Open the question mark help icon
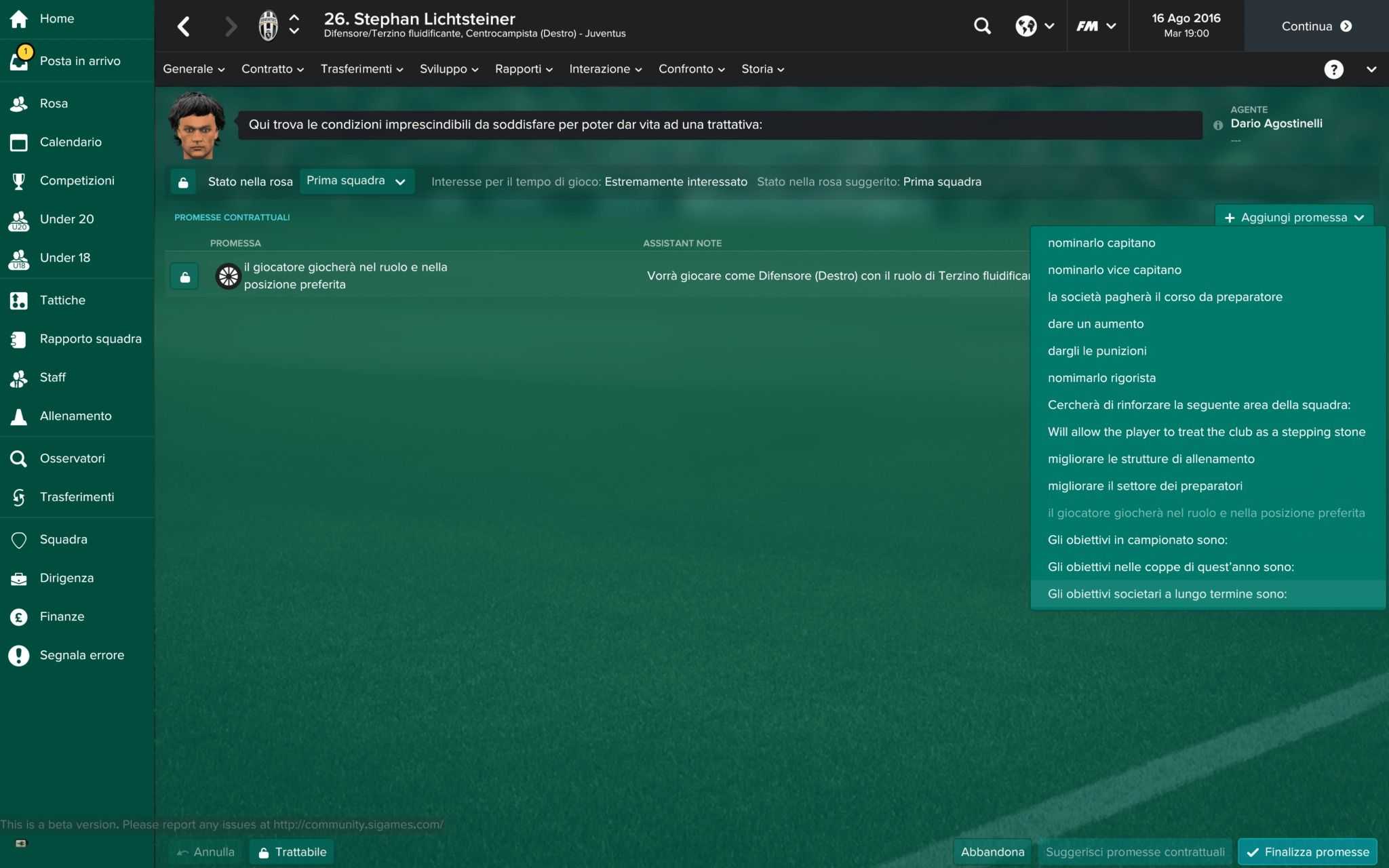This screenshot has height=868, width=1389. click(1333, 69)
